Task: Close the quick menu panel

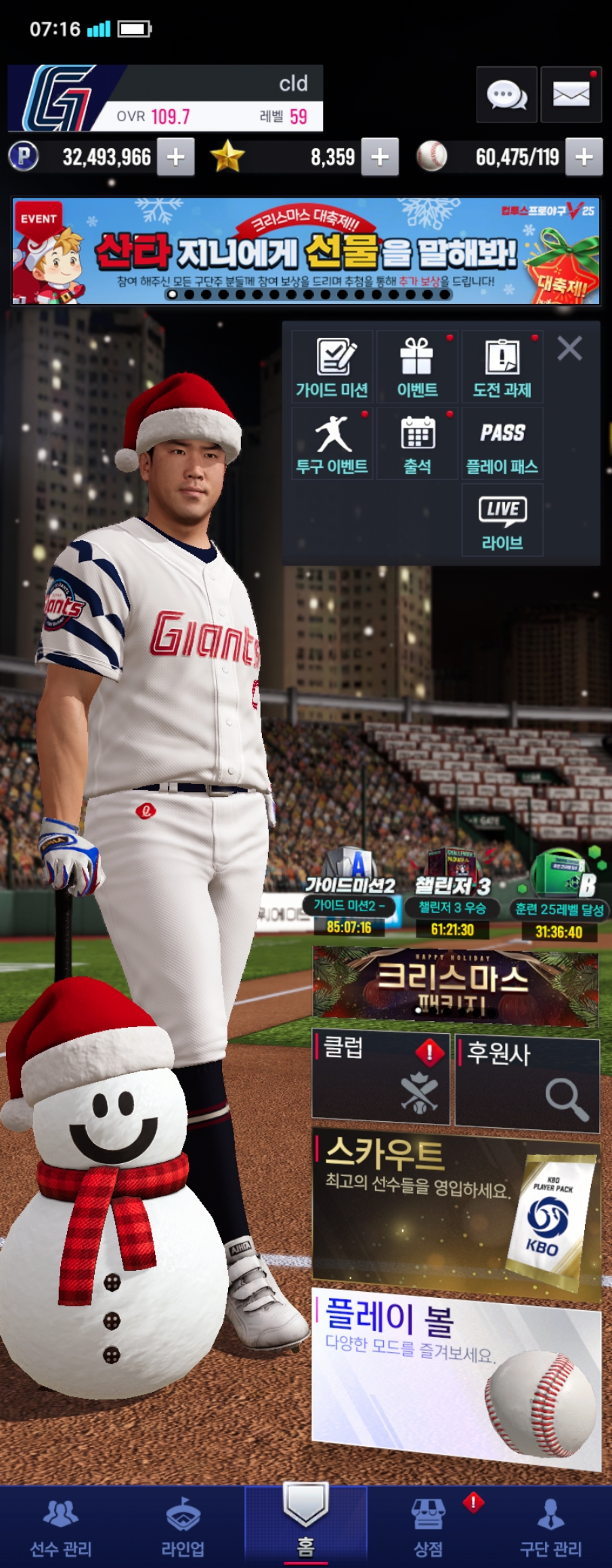Action: tap(569, 349)
